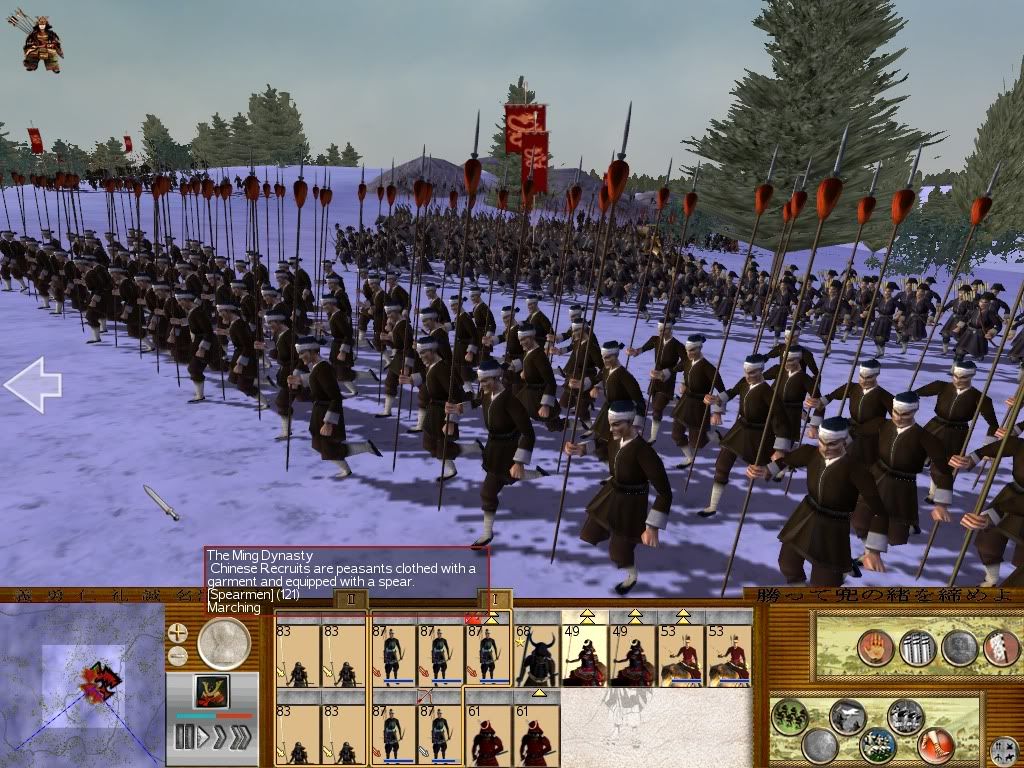The width and height of the screenshot is (1024, 768).
Task: Select army group I tab
Action: (494, 598)
